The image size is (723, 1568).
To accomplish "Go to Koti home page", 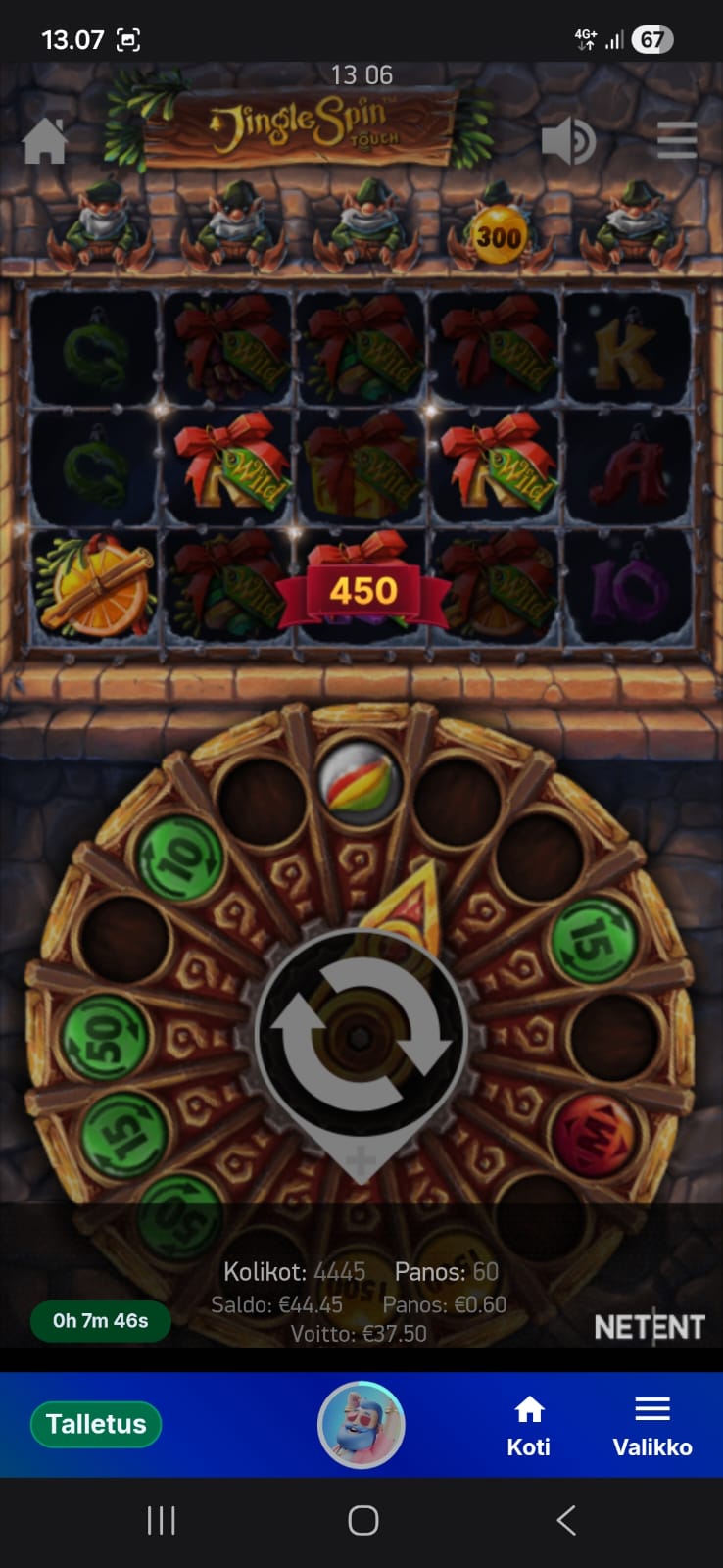I will (x=529, y=1426).
